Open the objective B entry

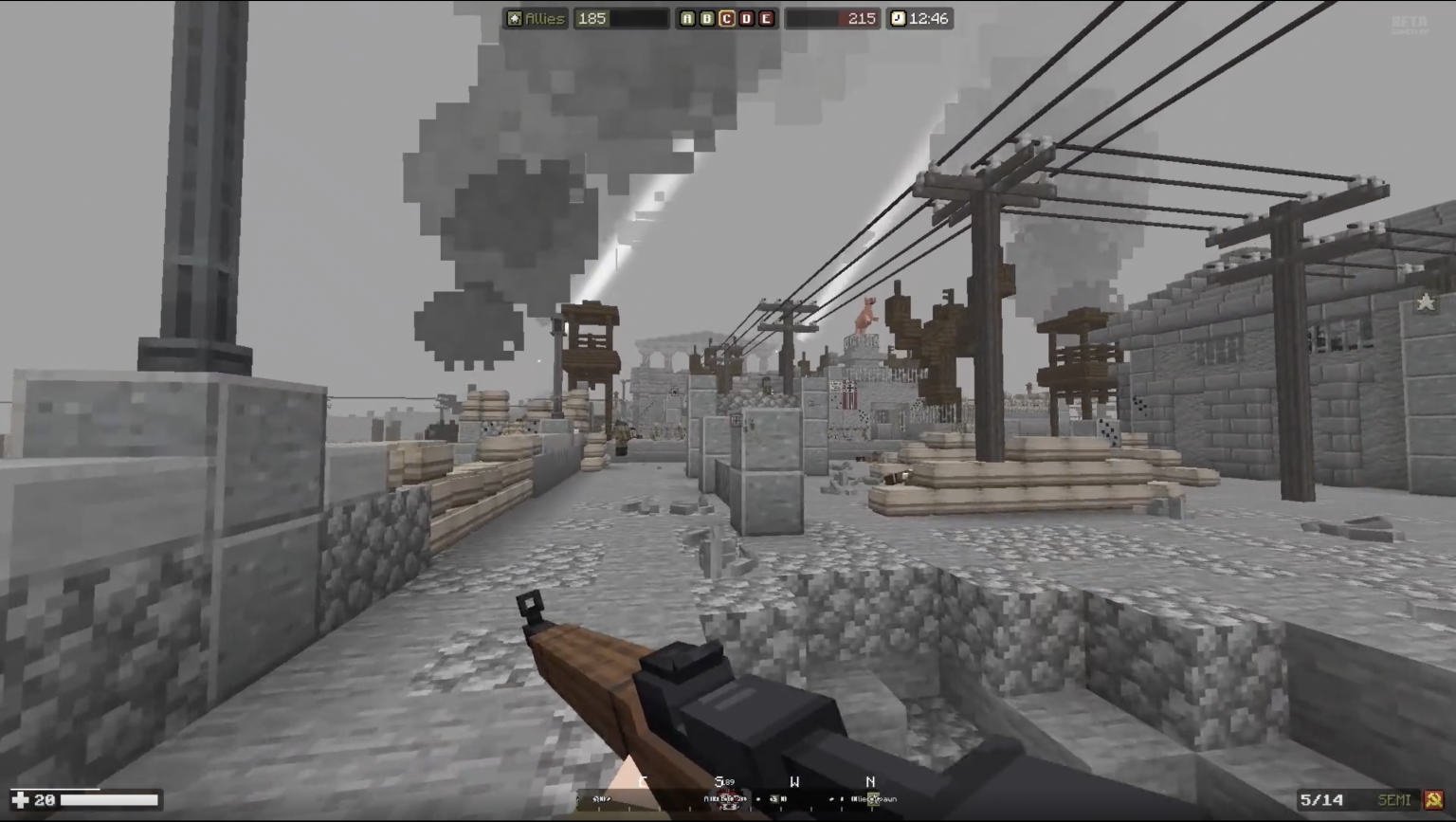pyautogui.click(x=707, y=18)
